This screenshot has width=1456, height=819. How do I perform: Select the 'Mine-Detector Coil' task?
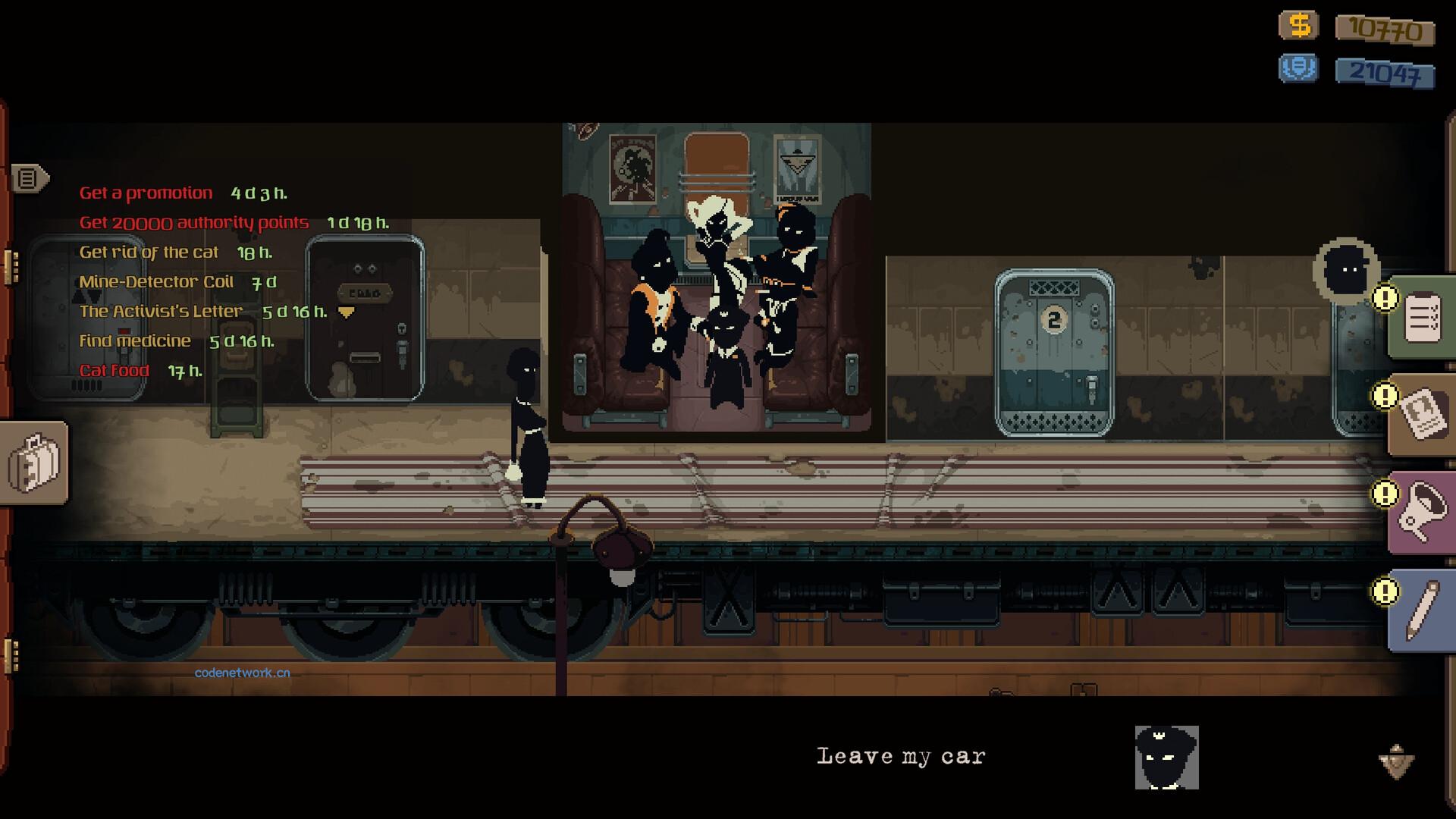pyautogui.click(x=156, y=282)
